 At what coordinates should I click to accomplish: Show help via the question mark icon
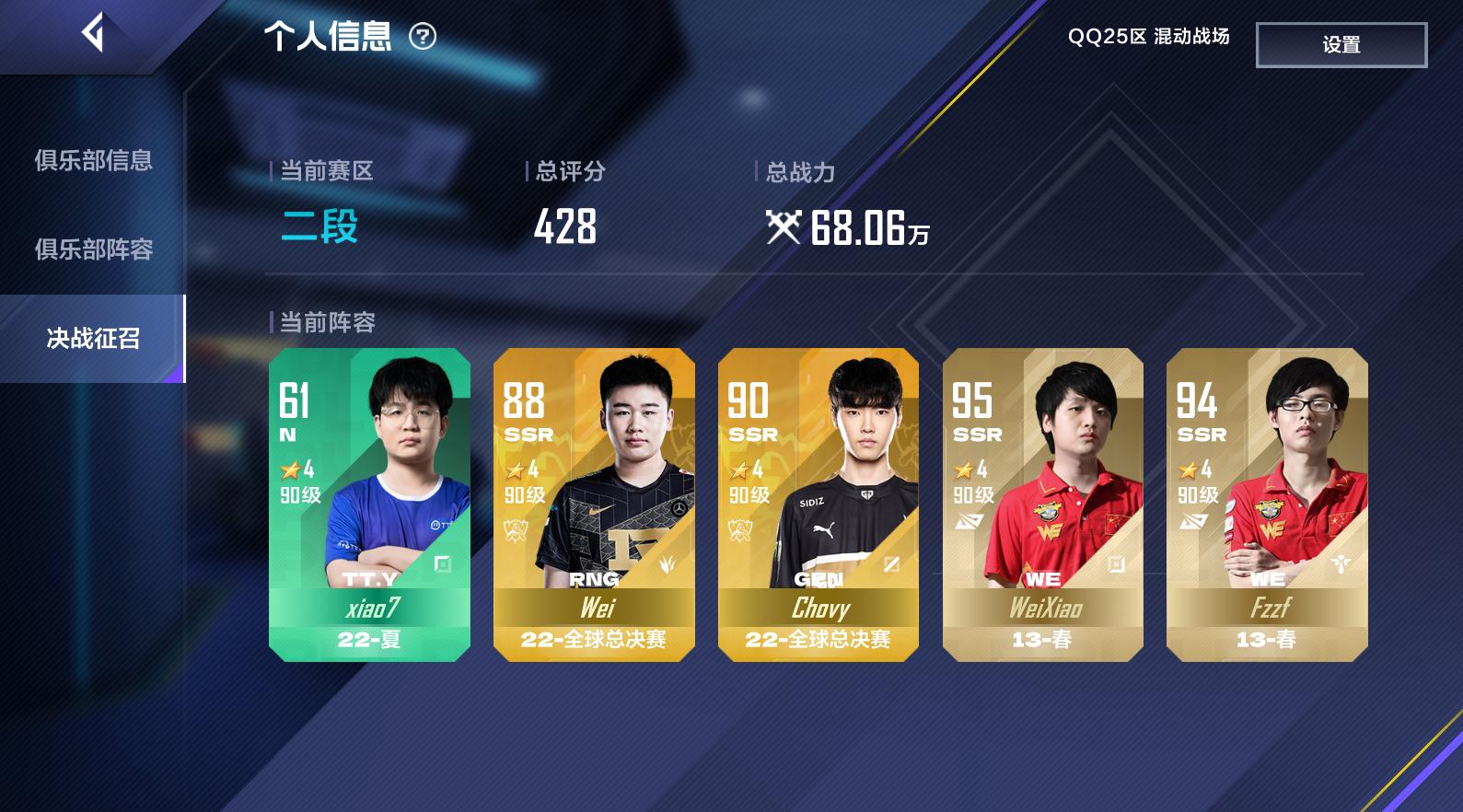[423, 37]
